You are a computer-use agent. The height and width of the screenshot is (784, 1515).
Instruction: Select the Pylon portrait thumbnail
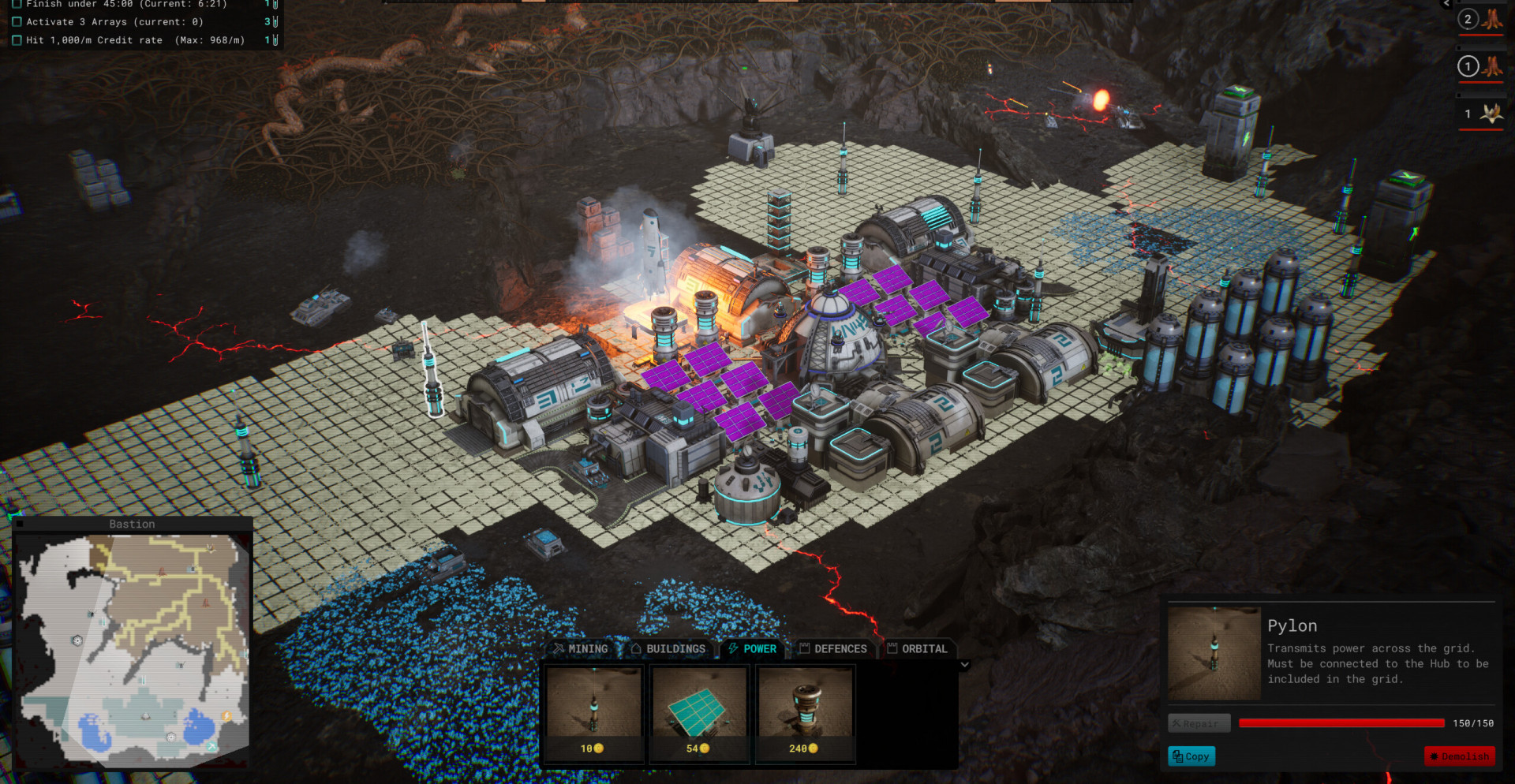tap(1214, 653)
